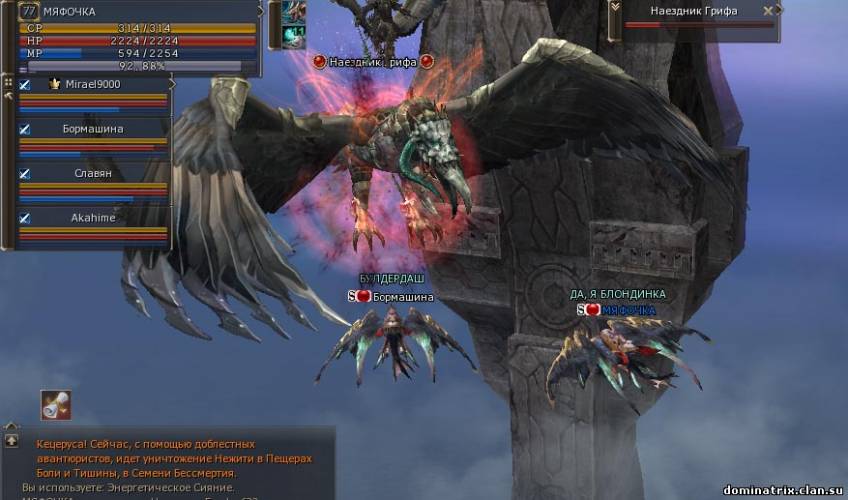Select party member Бормашина in party list

[x=93, y=130]
